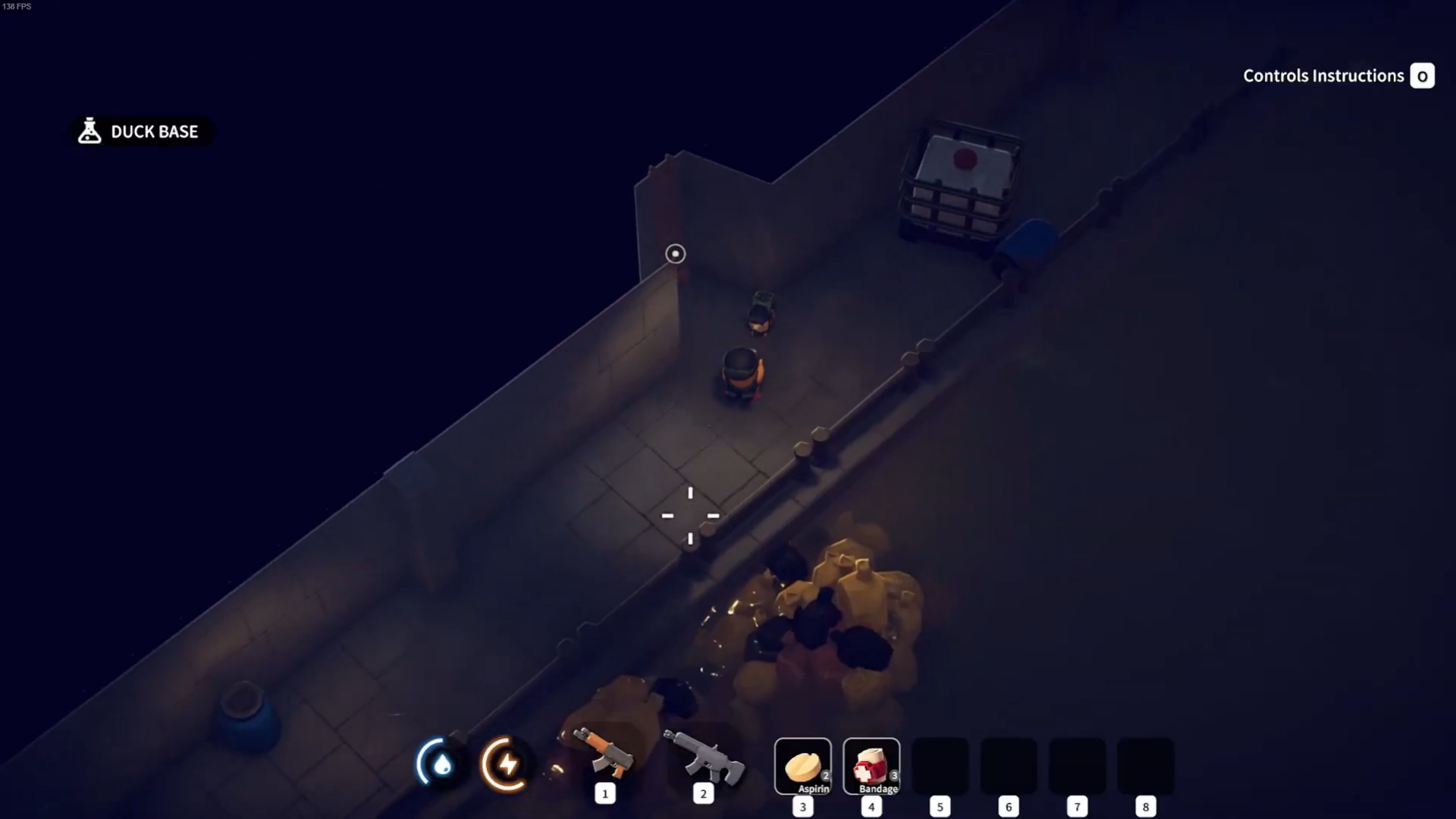This screenshot has height=819, width=1456.
Task: Select the Bandage hotbar slot
Action: coord(871,767)
